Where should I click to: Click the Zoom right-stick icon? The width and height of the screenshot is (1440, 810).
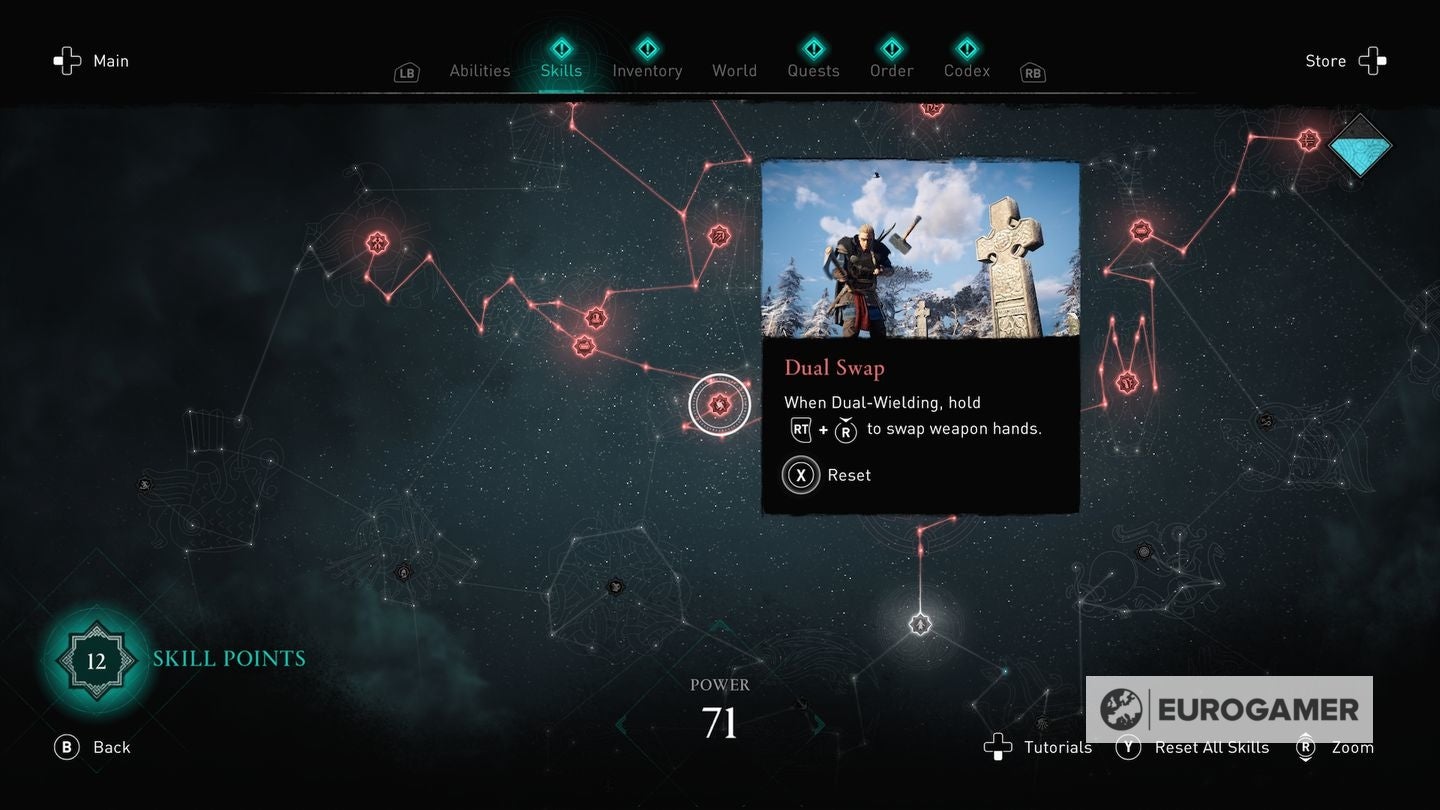1306,747
